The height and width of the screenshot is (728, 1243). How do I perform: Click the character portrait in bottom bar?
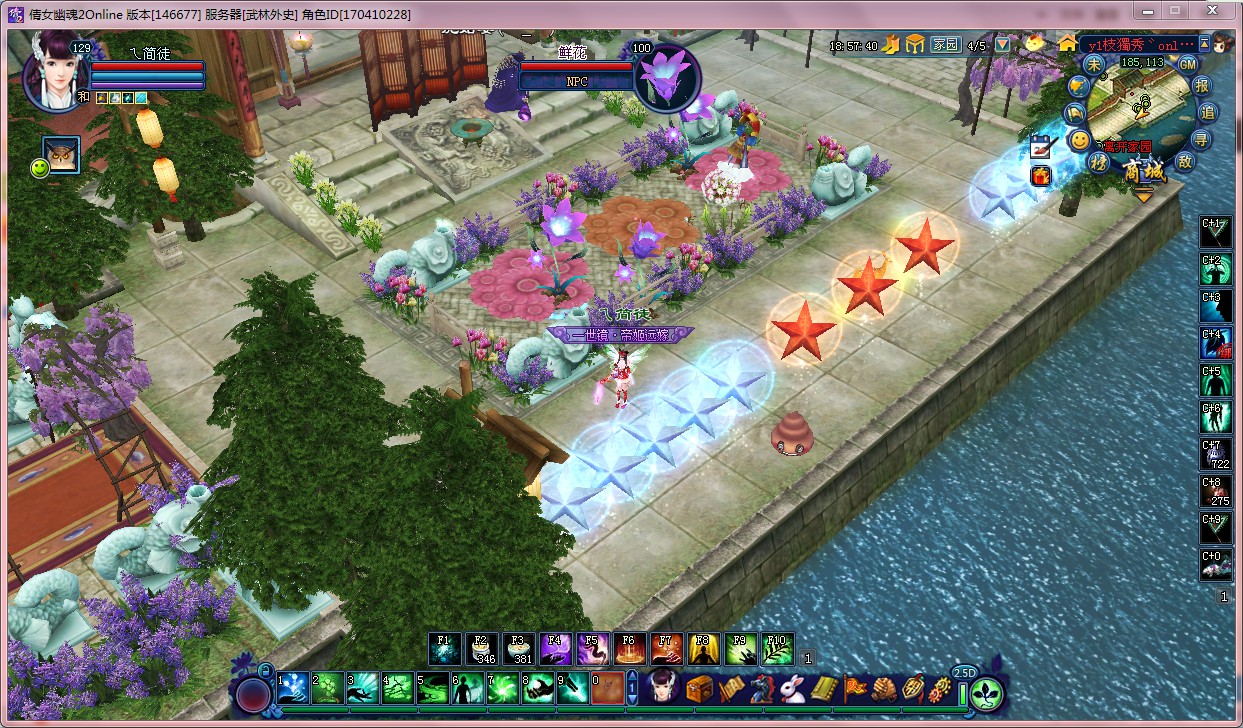[663, 688]
